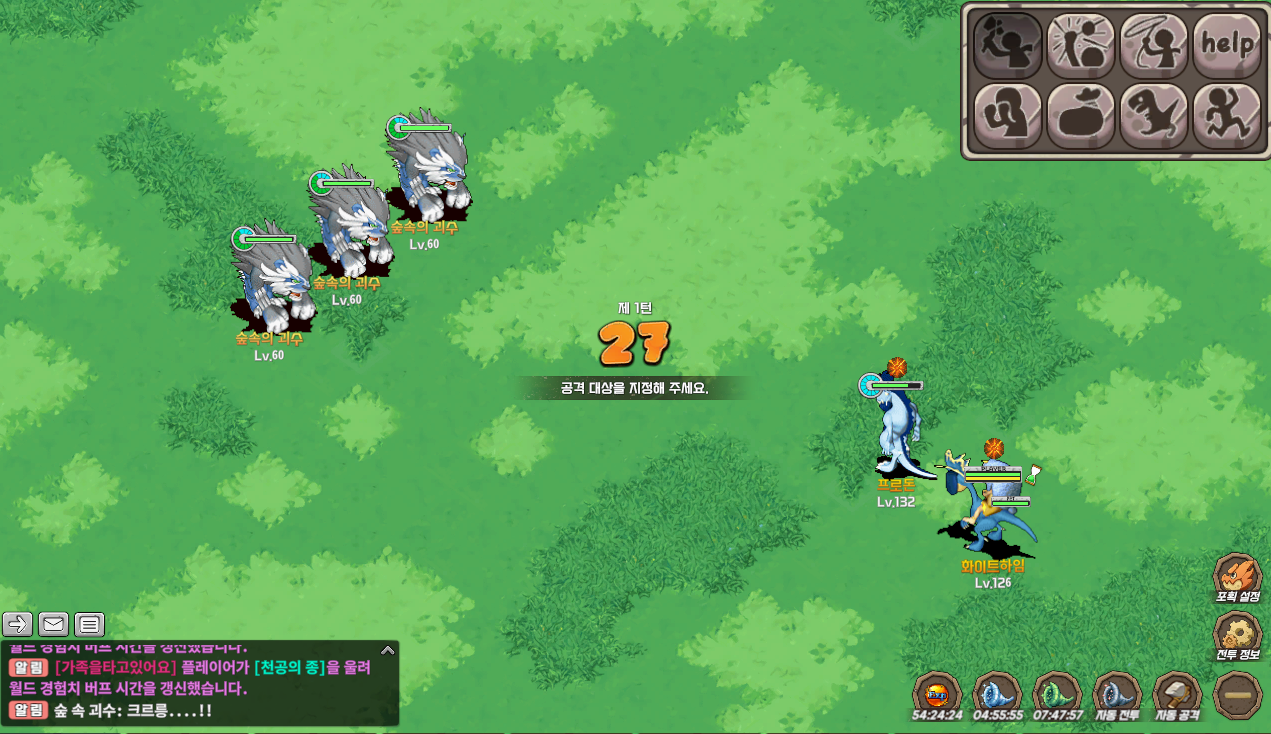Toggle 자동 전투 auto battle

[1117, 692]
